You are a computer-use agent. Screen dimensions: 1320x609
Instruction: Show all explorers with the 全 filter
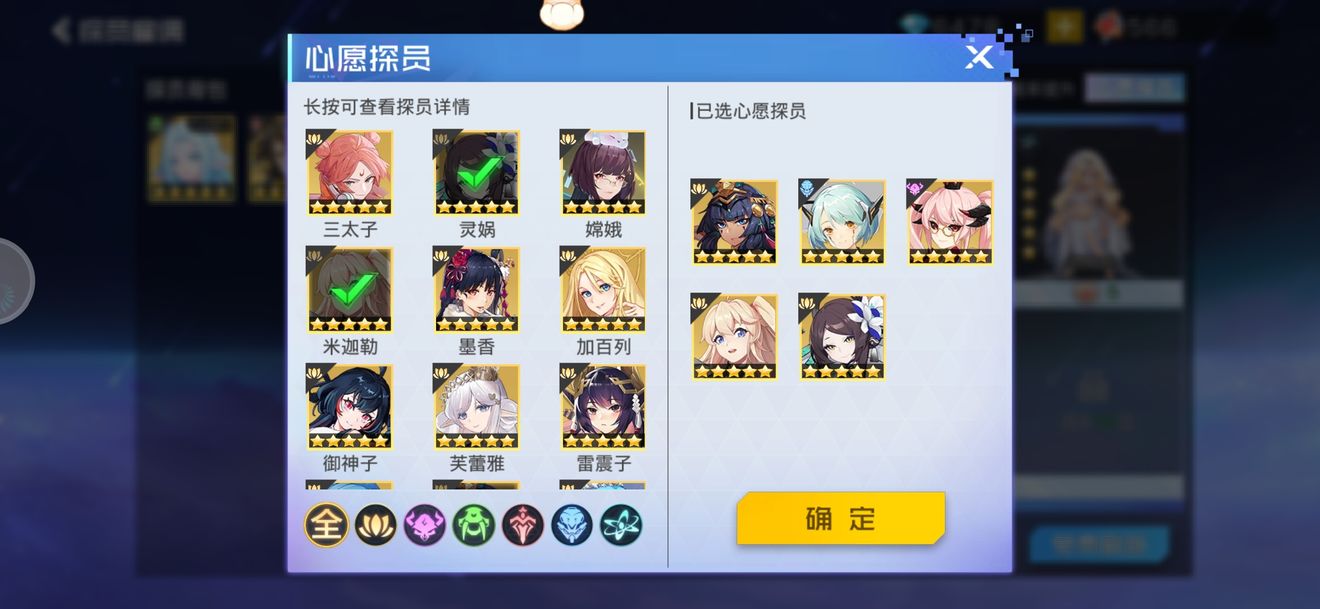[326, 525]
